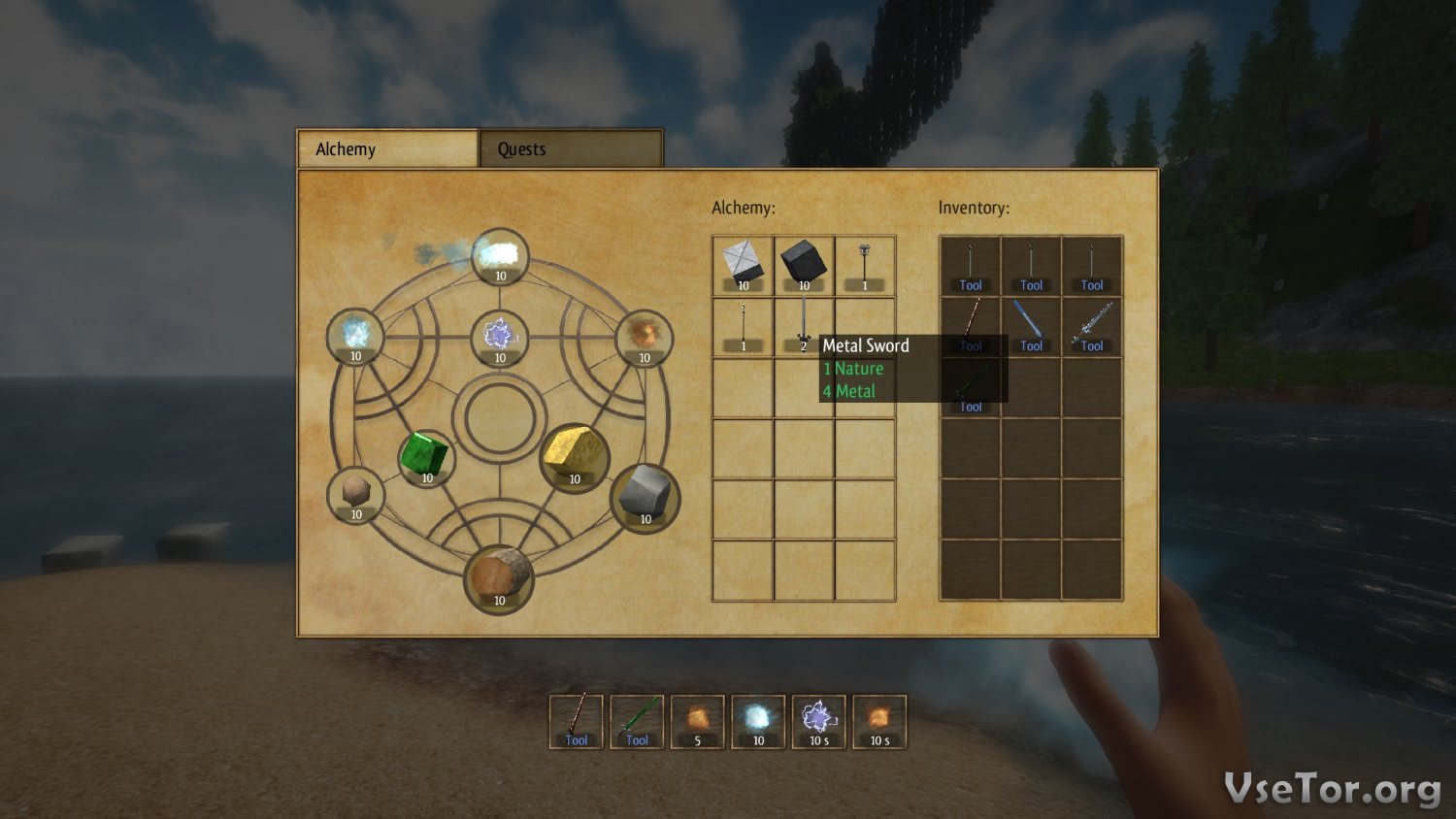Choose the purple lightning element
This screenshot has height=819, width=1456.
click(x=500, y=338)
